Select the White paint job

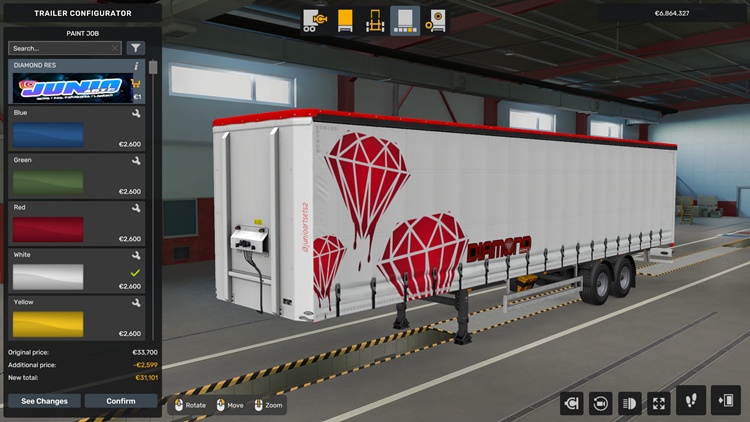point(48,277)
